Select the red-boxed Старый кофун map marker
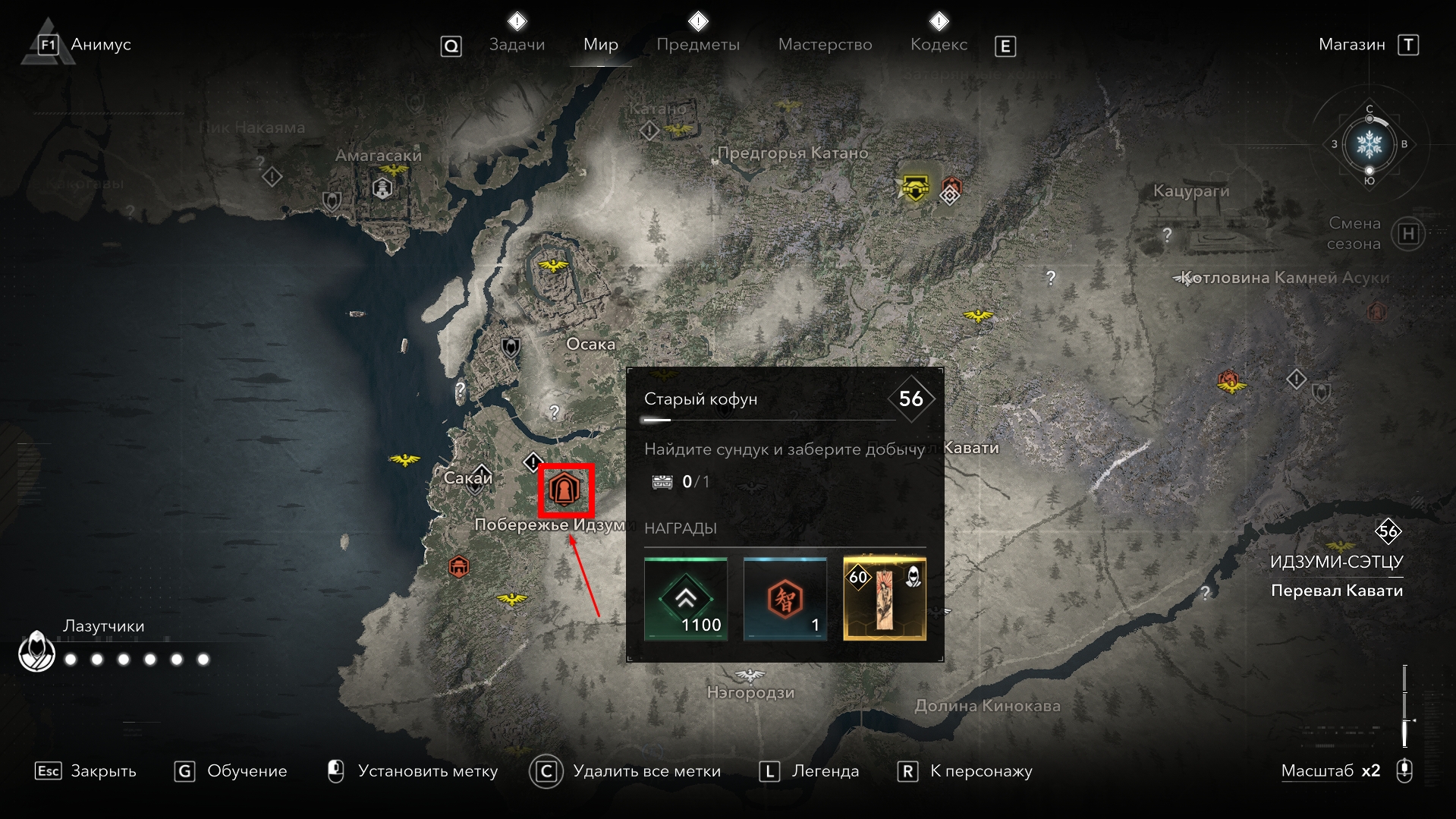The width and height of the screenshot is (1456, 819). (x=565, y=490)
